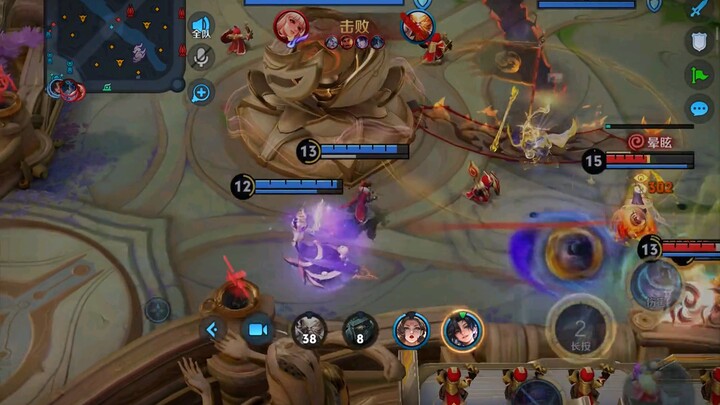Activate the skill button labeled 2 长按
The width and height of the screenshot is (720, 405).
pos(579,327)
